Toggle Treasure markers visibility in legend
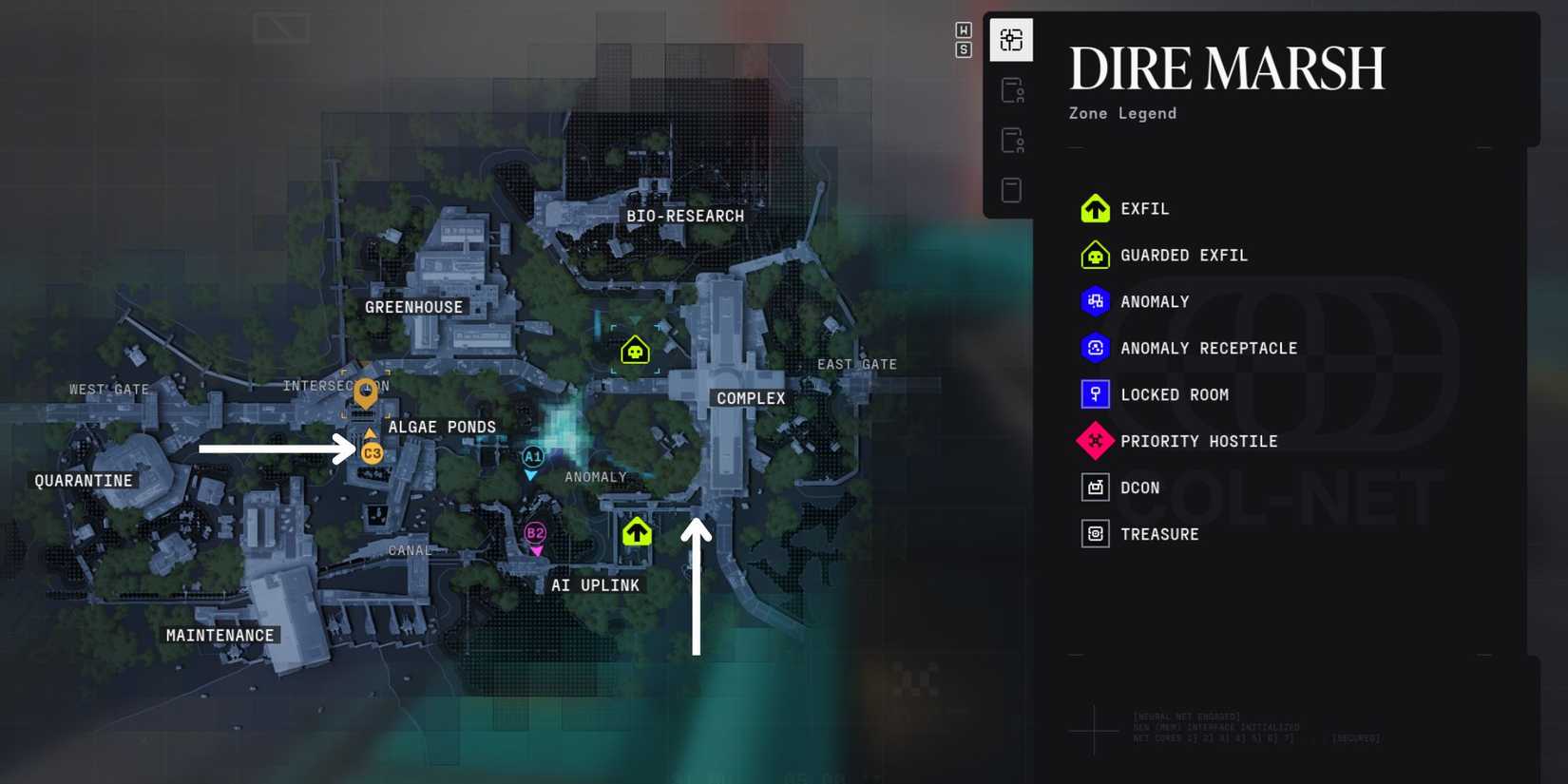This screenshot has width=1568, height=784. (x=1095, y=533)
